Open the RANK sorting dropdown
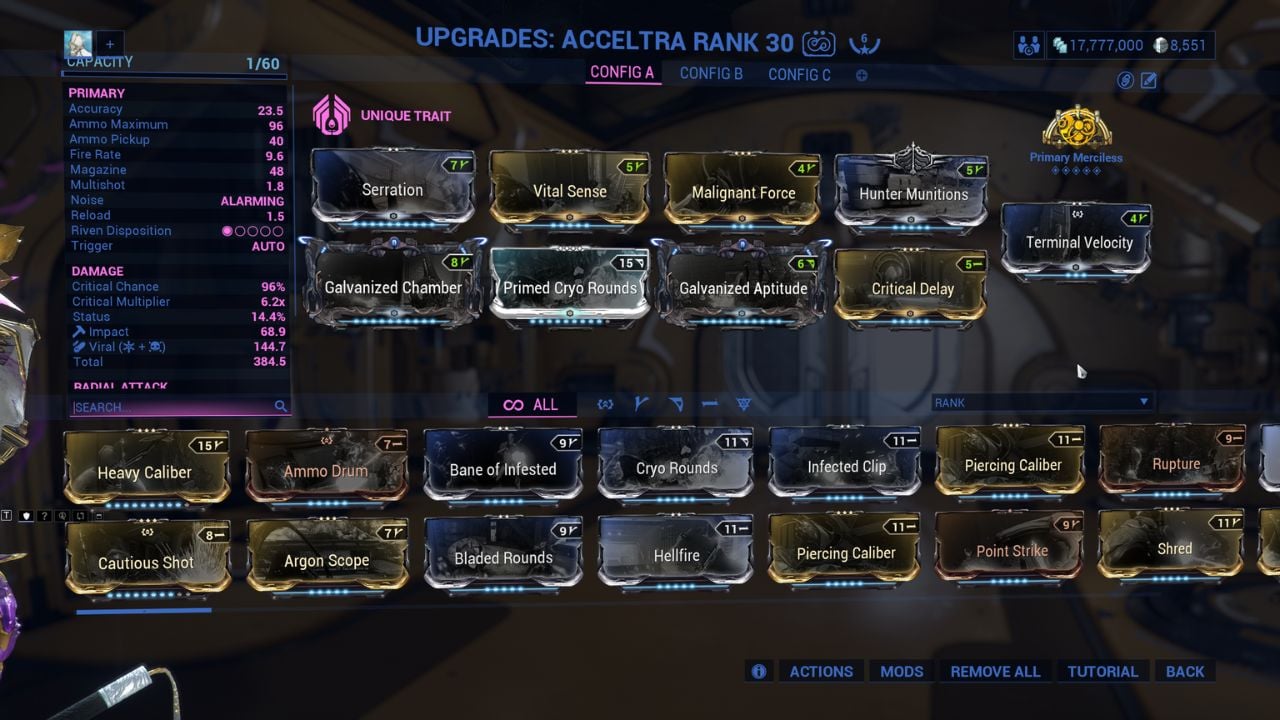The image size is (1280, 720). 1040,401
